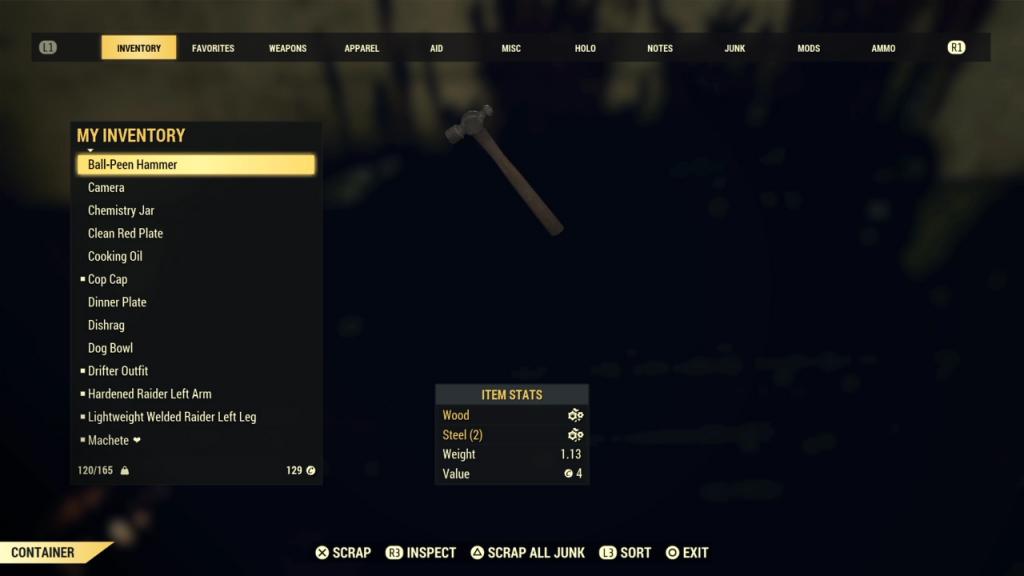This screenshot has height=576, width=1024.
Task: Show the Ammo tab
Action: [883, 48]
